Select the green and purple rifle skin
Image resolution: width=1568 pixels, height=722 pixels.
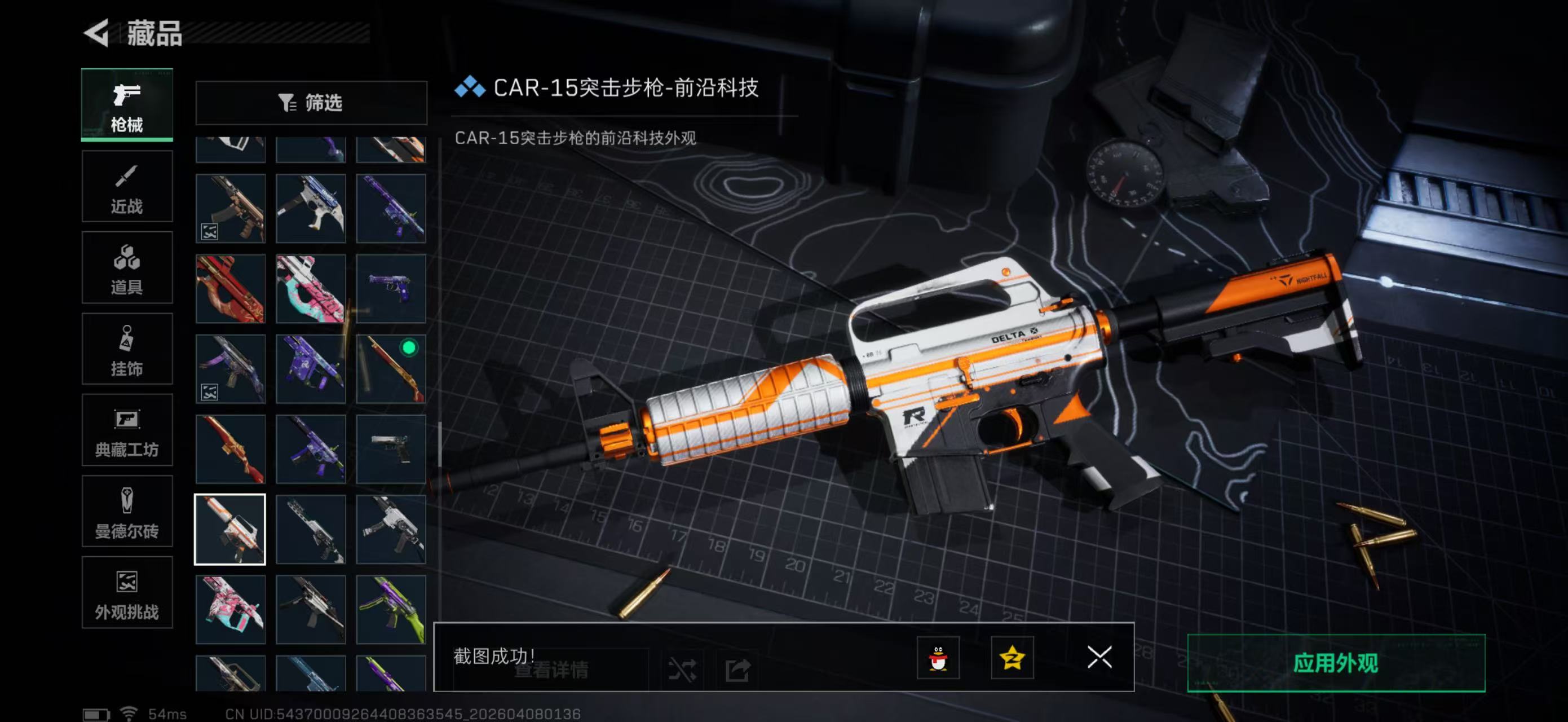click(x=391, y=609)
